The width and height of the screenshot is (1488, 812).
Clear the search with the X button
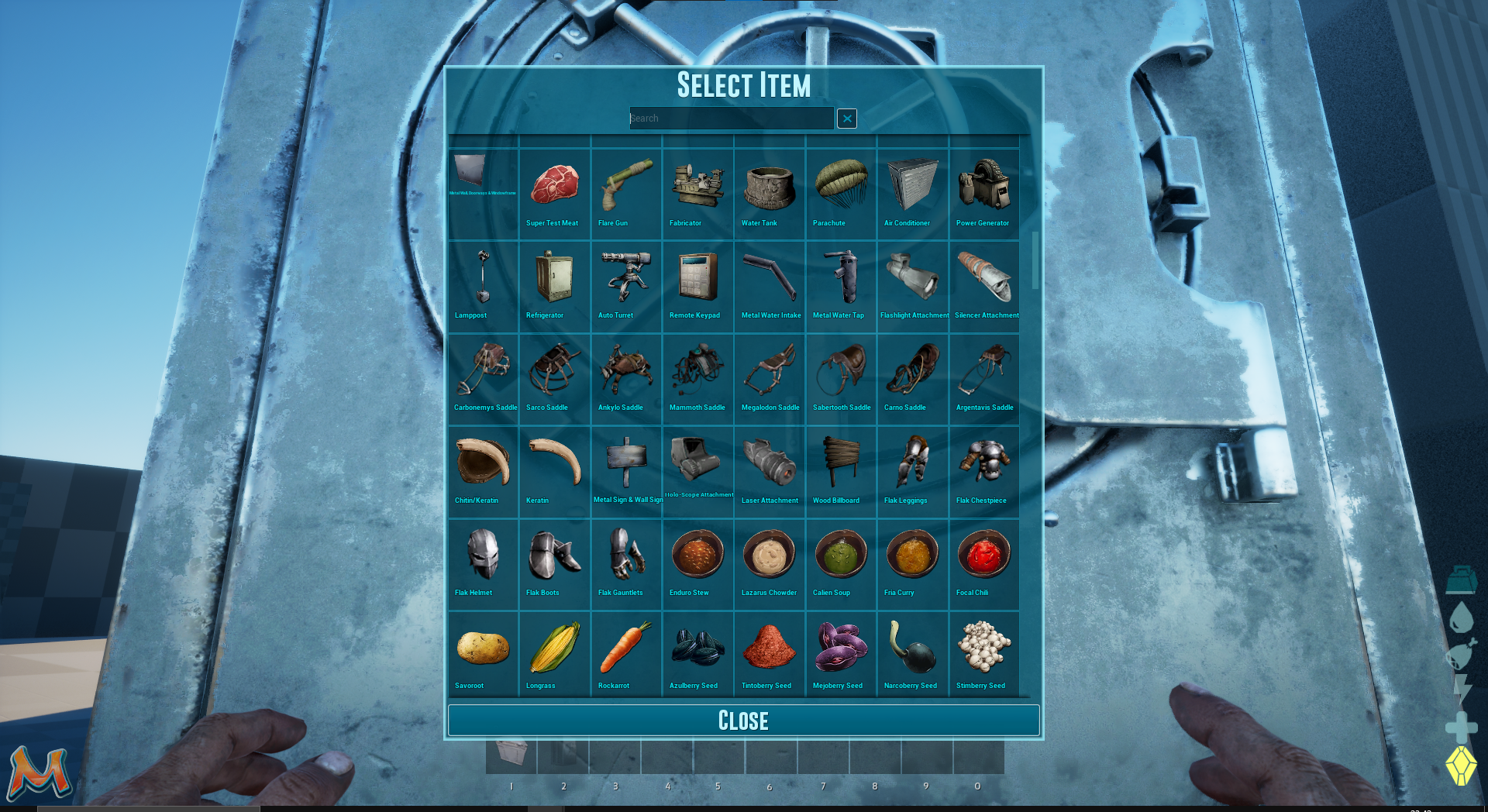[x=847, y=119]
